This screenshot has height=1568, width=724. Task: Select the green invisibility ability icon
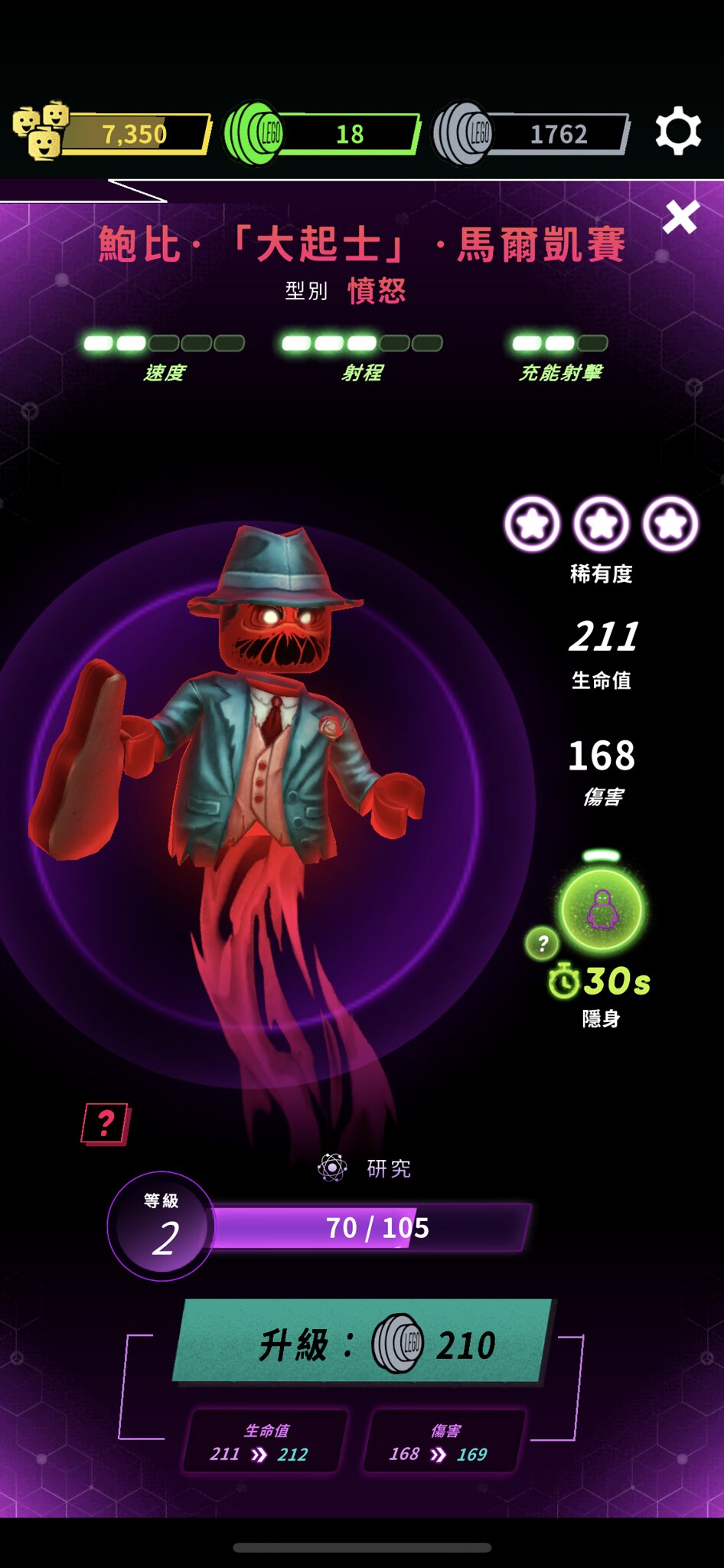(602, 910)
